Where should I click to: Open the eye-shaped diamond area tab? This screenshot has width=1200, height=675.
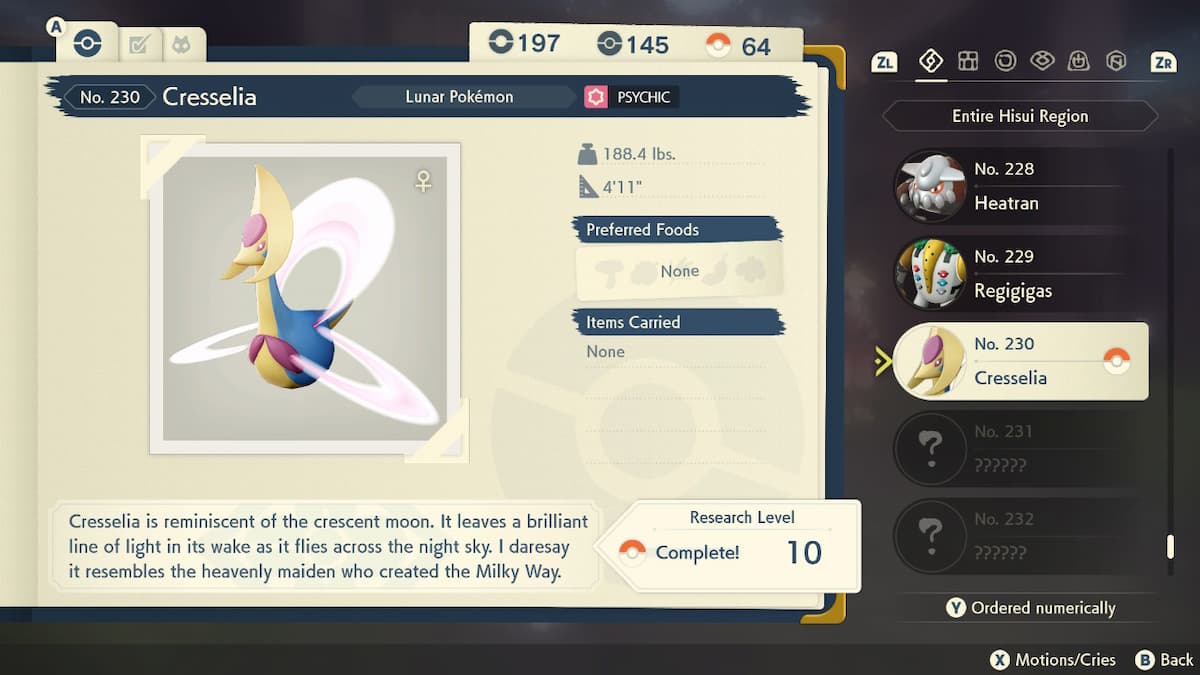click(x=1042, y=62)
